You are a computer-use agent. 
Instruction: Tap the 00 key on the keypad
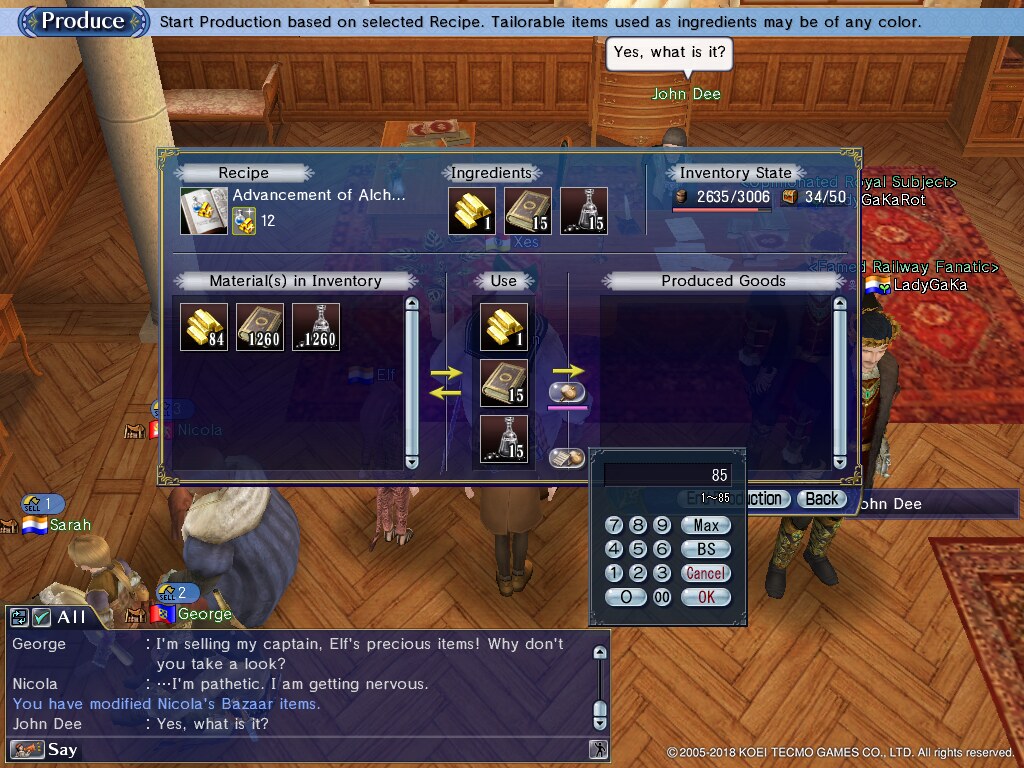click(x=662, y=597)
